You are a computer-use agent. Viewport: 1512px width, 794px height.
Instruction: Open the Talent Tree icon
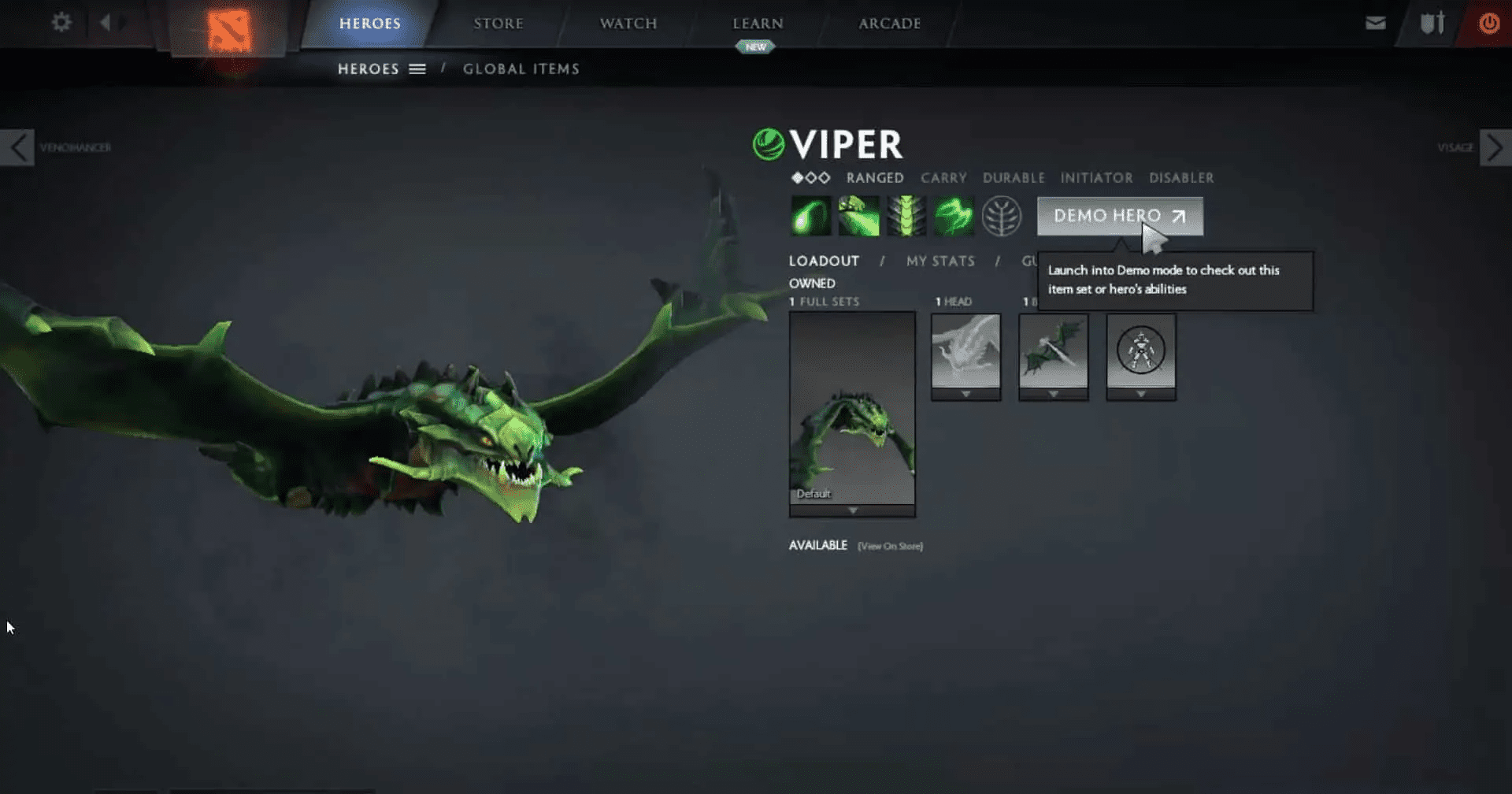tap(1000, 215)
